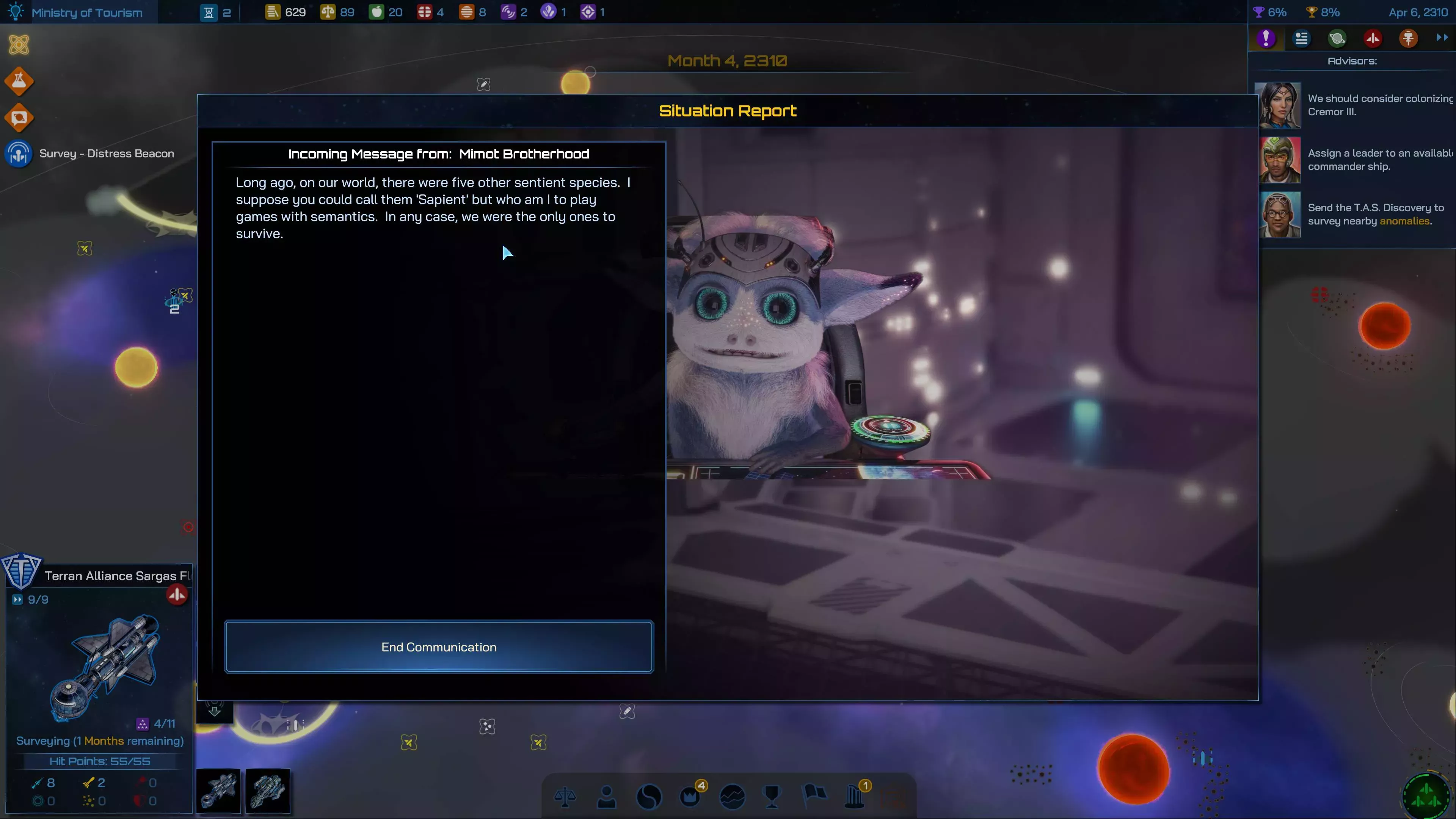The width and height of the screenshot is (1456, 819).
Task: Open the Ministry of Tourism civilization menu
Action: coord(86,13)
